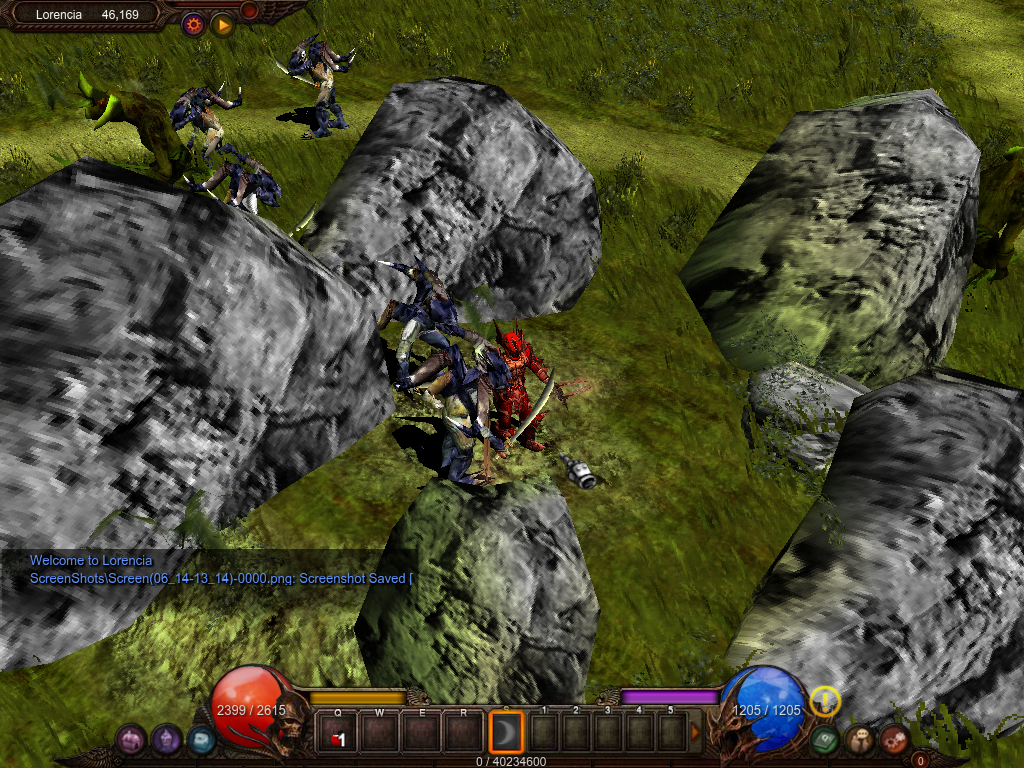Select the crescent moon skill slot
Viewport: 1024px width, 768px height.
[x=507, y=735]
